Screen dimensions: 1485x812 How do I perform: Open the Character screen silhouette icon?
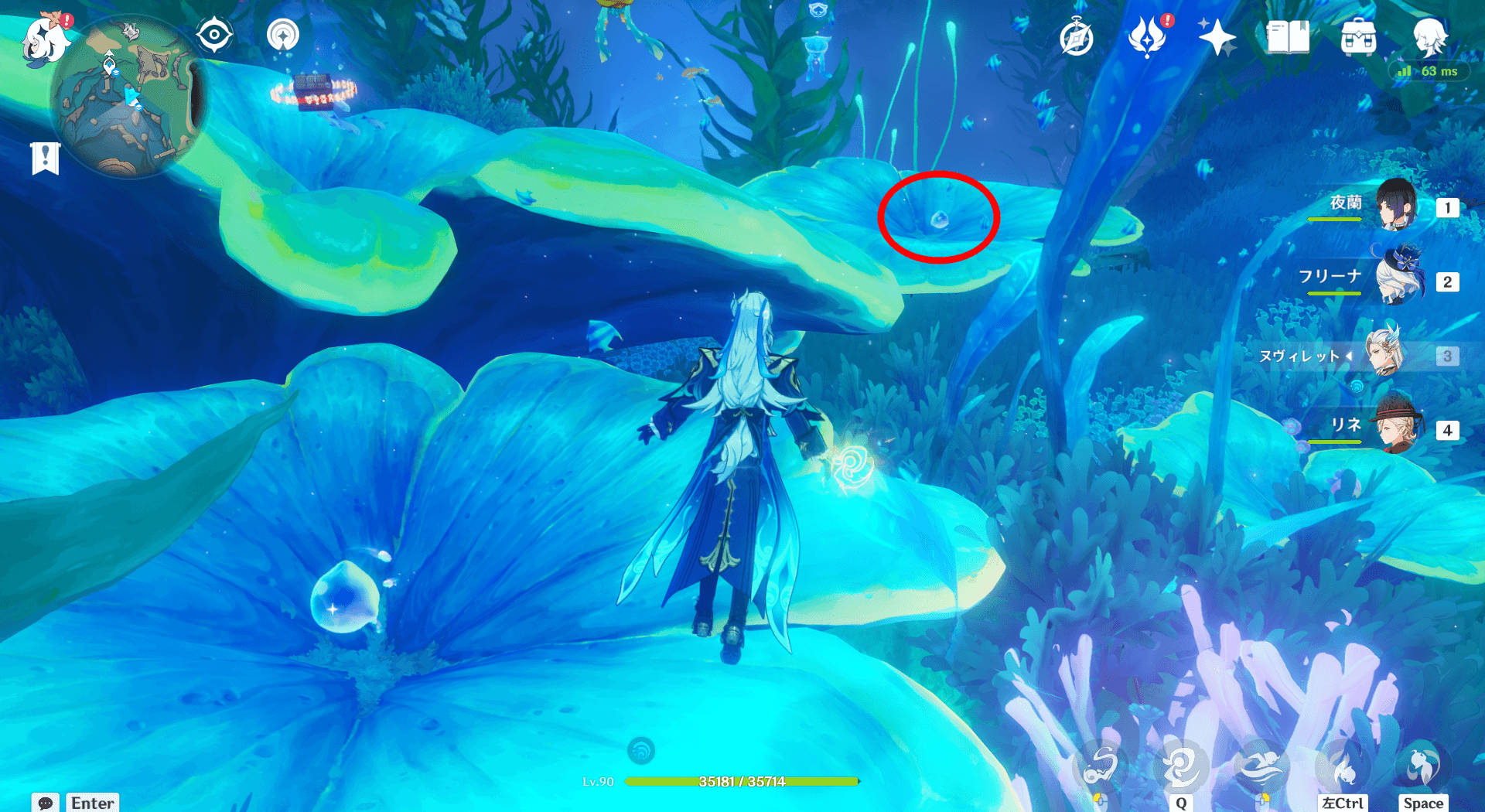[1432, 35]
